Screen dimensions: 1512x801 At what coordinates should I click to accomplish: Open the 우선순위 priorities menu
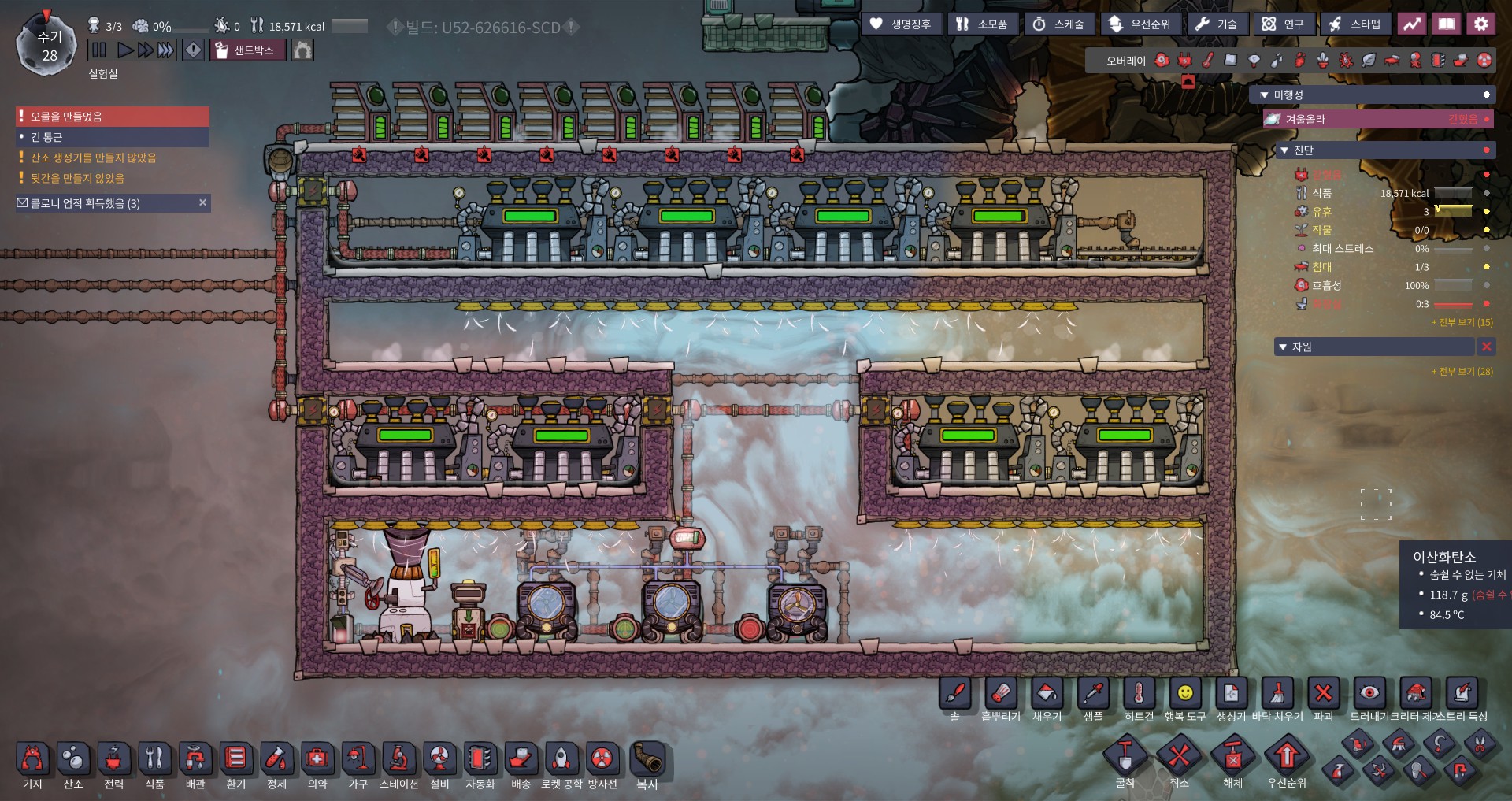pyautogui.click(x=1140, y=24)
